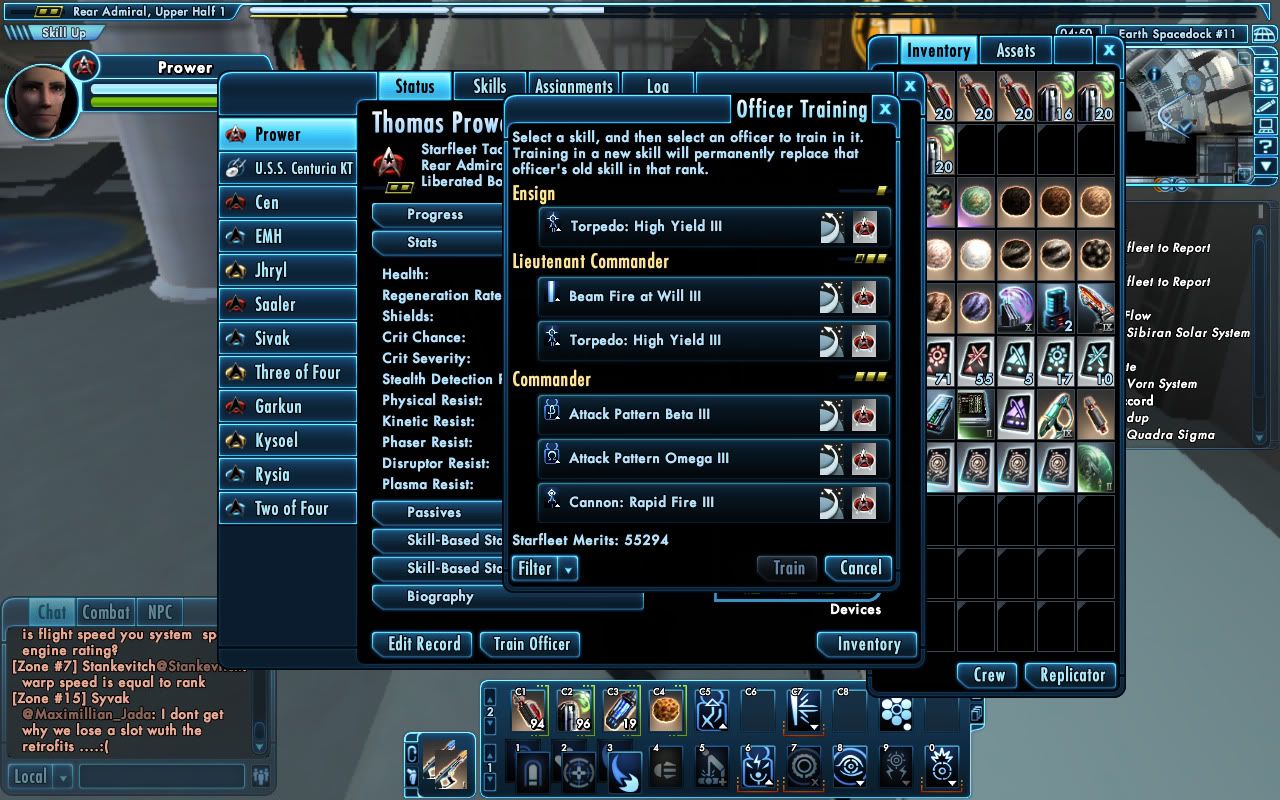Expand the Biography section
Image resolution: width=1280 pixels, height=800 pixels.
pyautogui.click(x=440, y=597)
